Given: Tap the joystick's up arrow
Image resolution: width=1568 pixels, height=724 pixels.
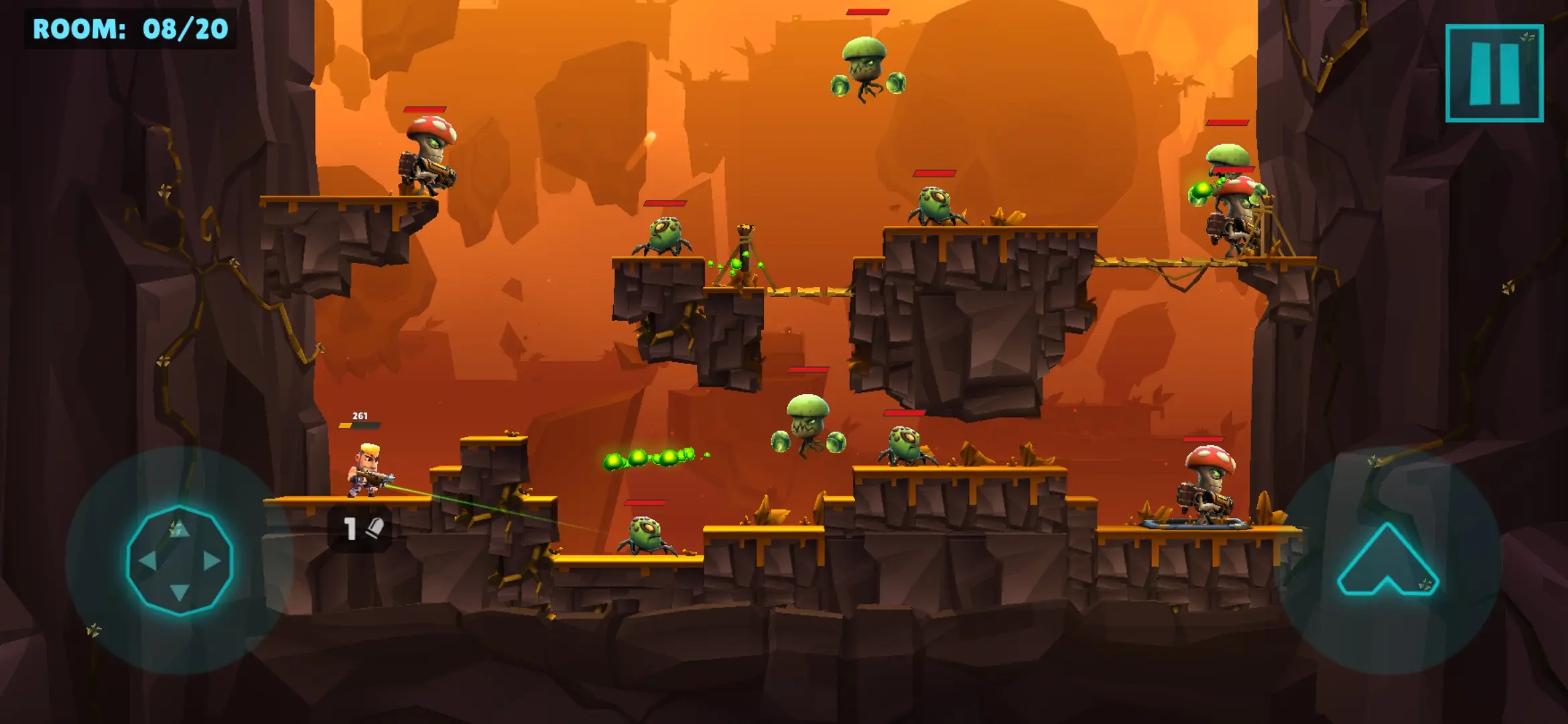Looking at the screenshot, I should [179, 530].
